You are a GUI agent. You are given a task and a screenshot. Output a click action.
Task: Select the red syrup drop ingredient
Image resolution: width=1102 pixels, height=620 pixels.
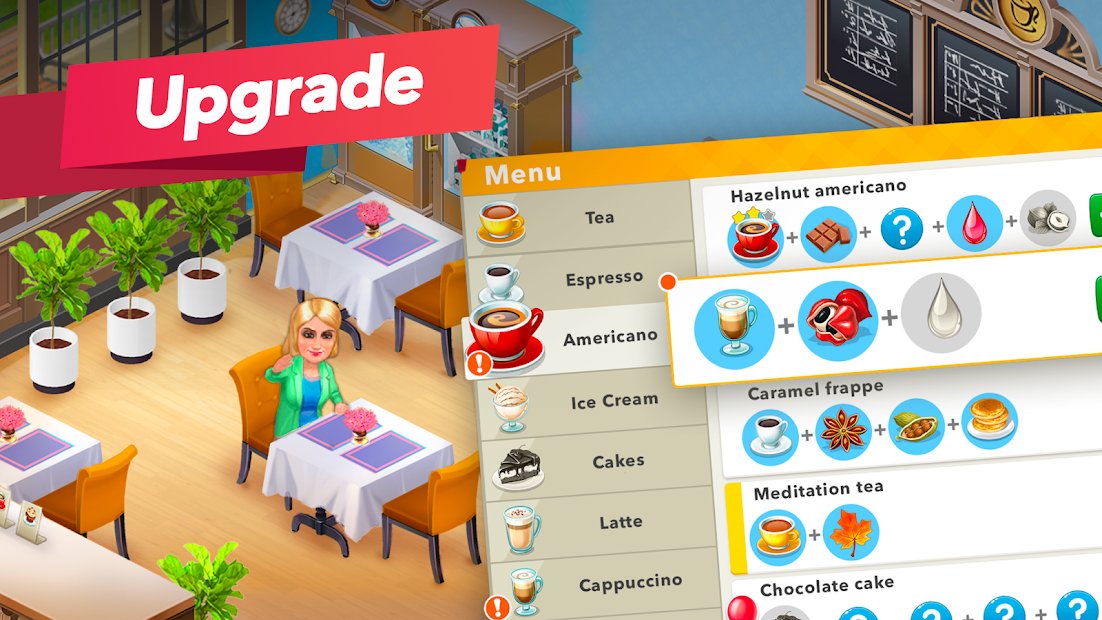tap(973, 224)
